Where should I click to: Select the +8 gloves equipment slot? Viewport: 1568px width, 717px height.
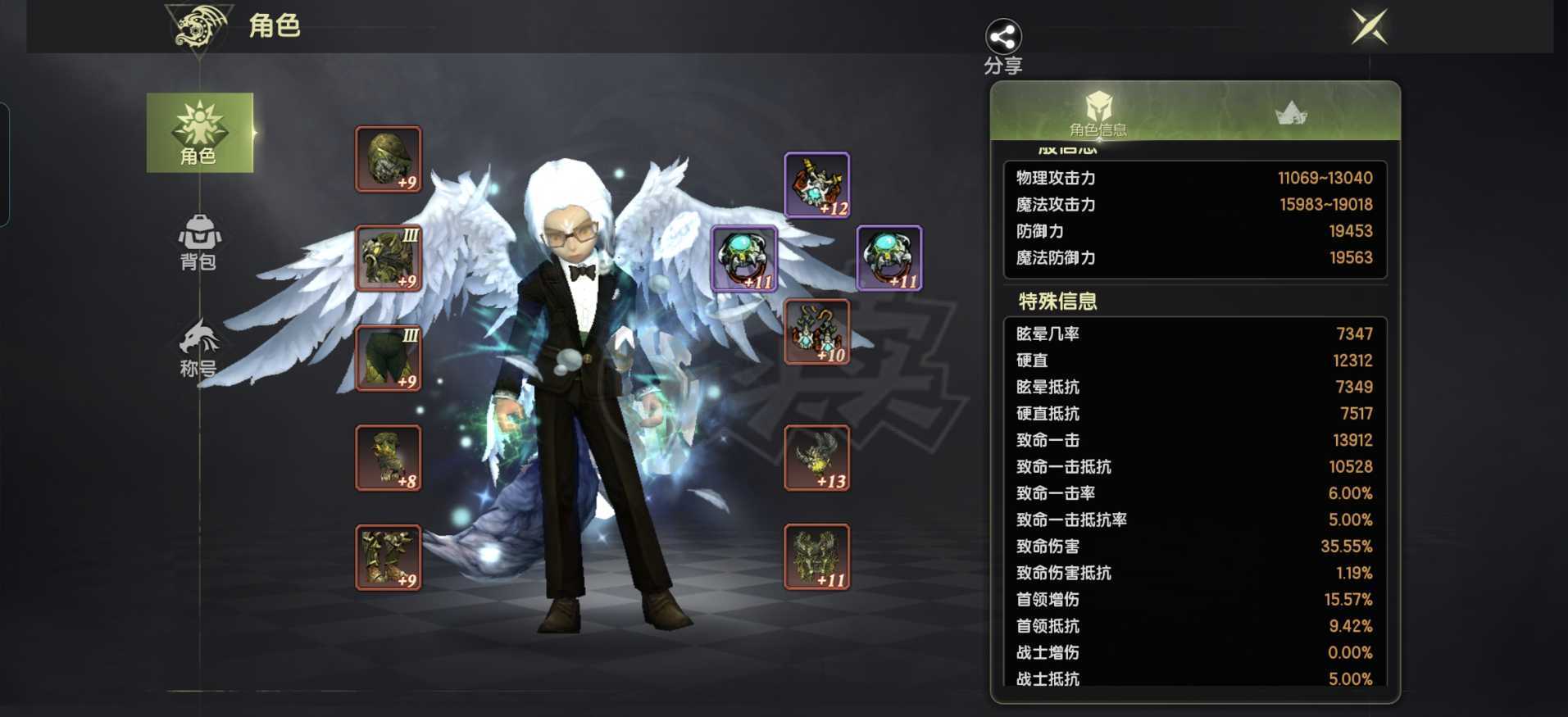click(389, 458)
